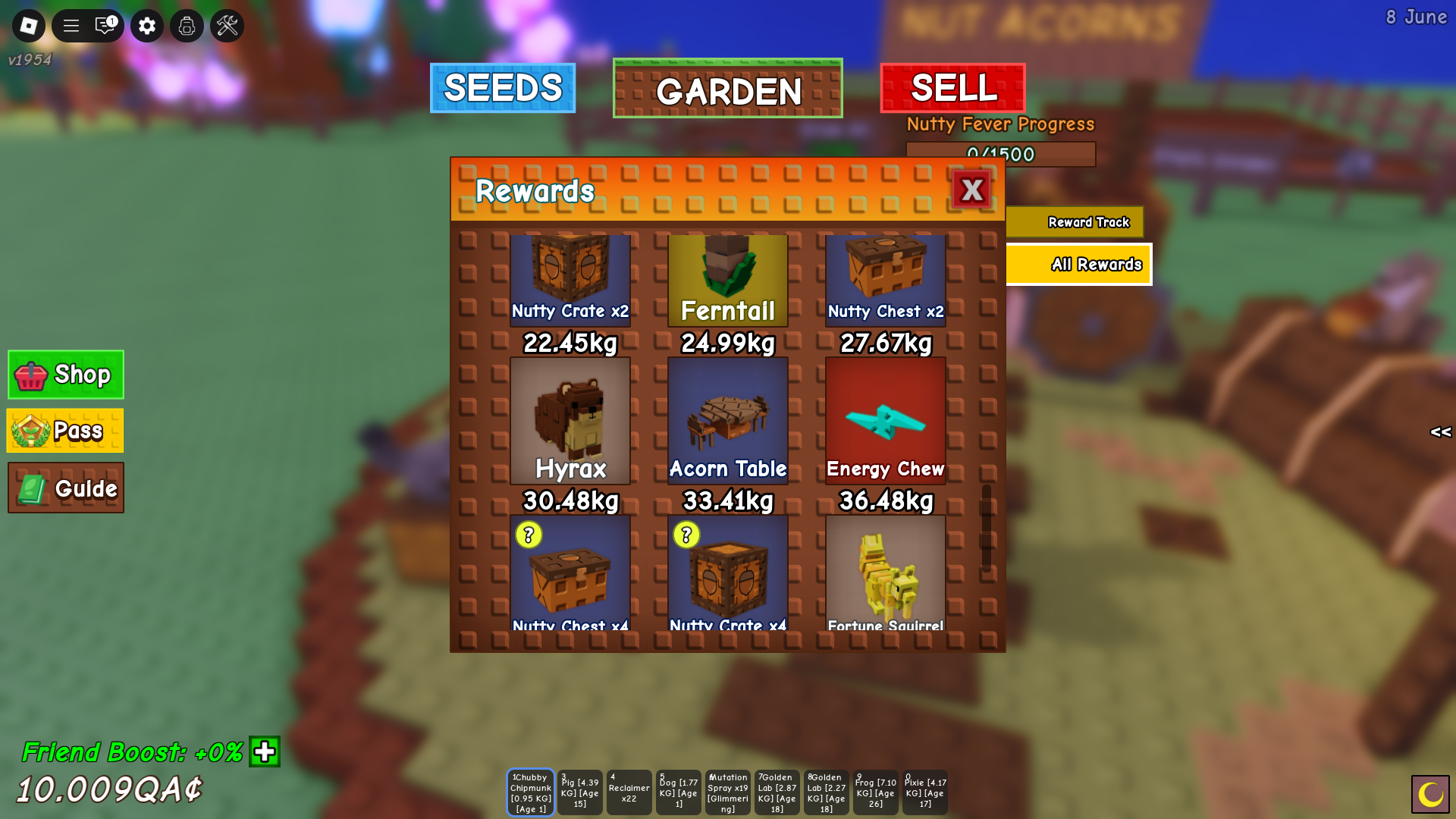Go to the GARDEN
This screenshot has height=819, width=1456.
pos(728,89)
